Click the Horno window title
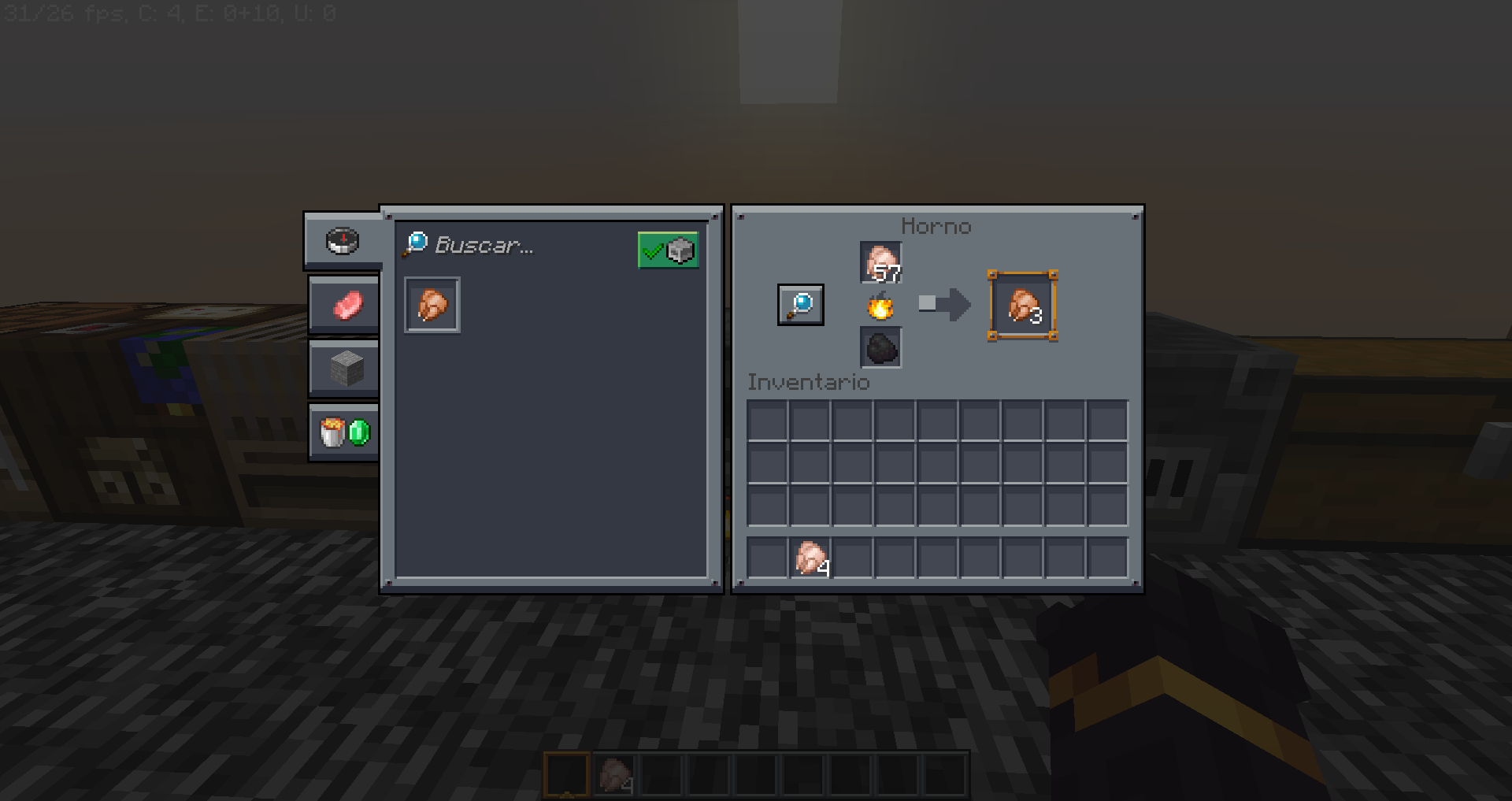This screenshot has height=801, width=1512. click(x=936, y=226)
